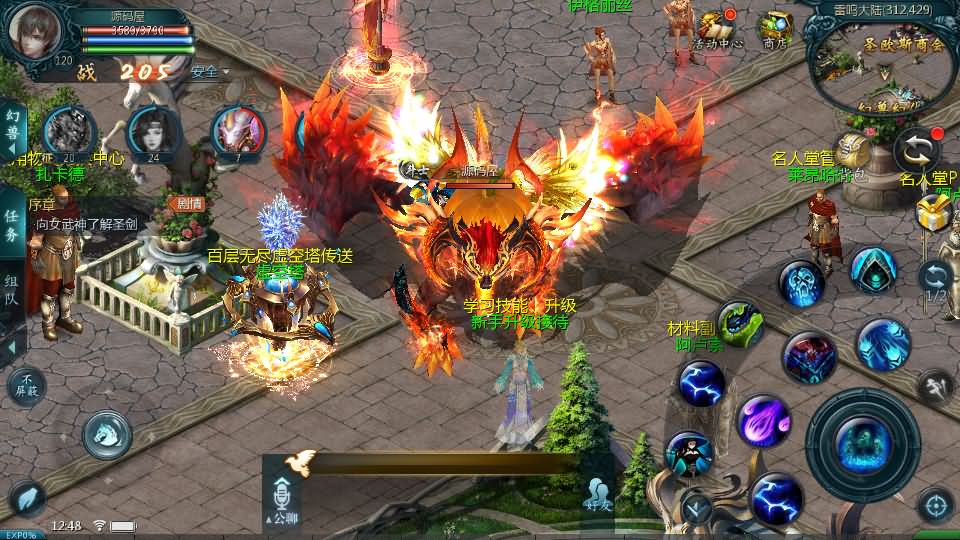The width and height of the screenshot is (960, 540).
Task: Open the 背包 backpack icon
Action: click(853, 152)
